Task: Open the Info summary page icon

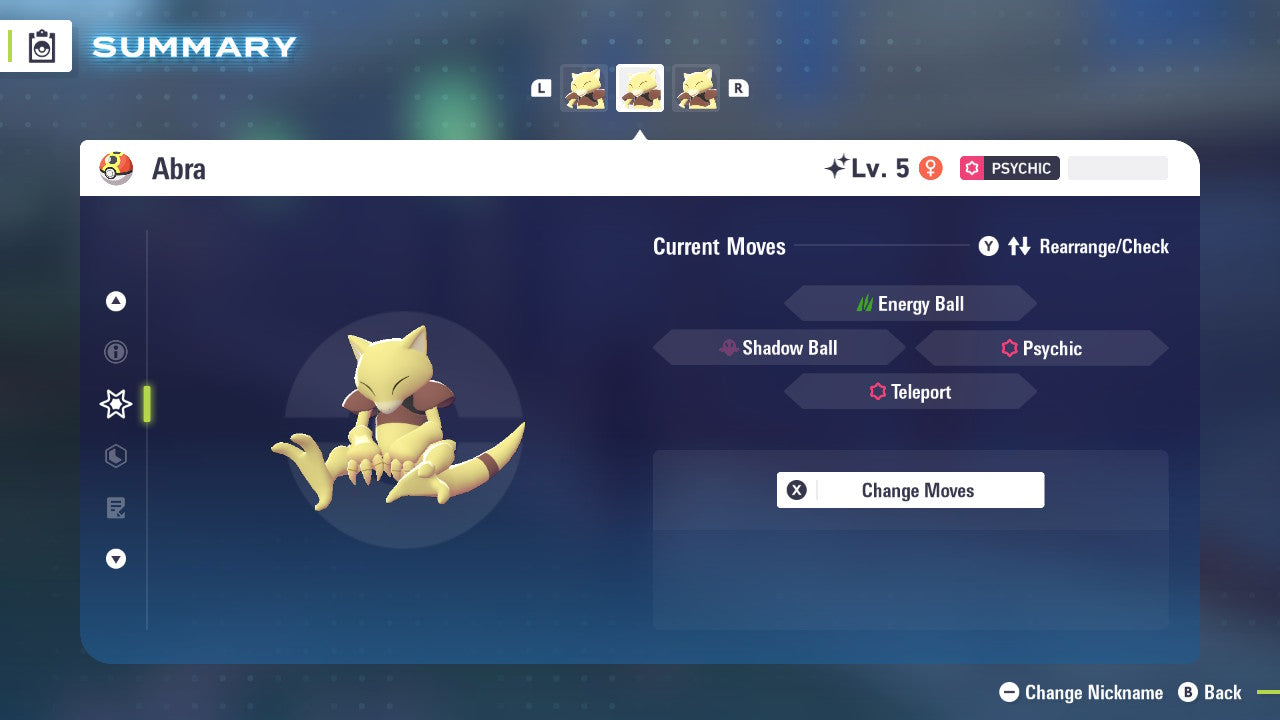Action: click(x=116, y=352)
